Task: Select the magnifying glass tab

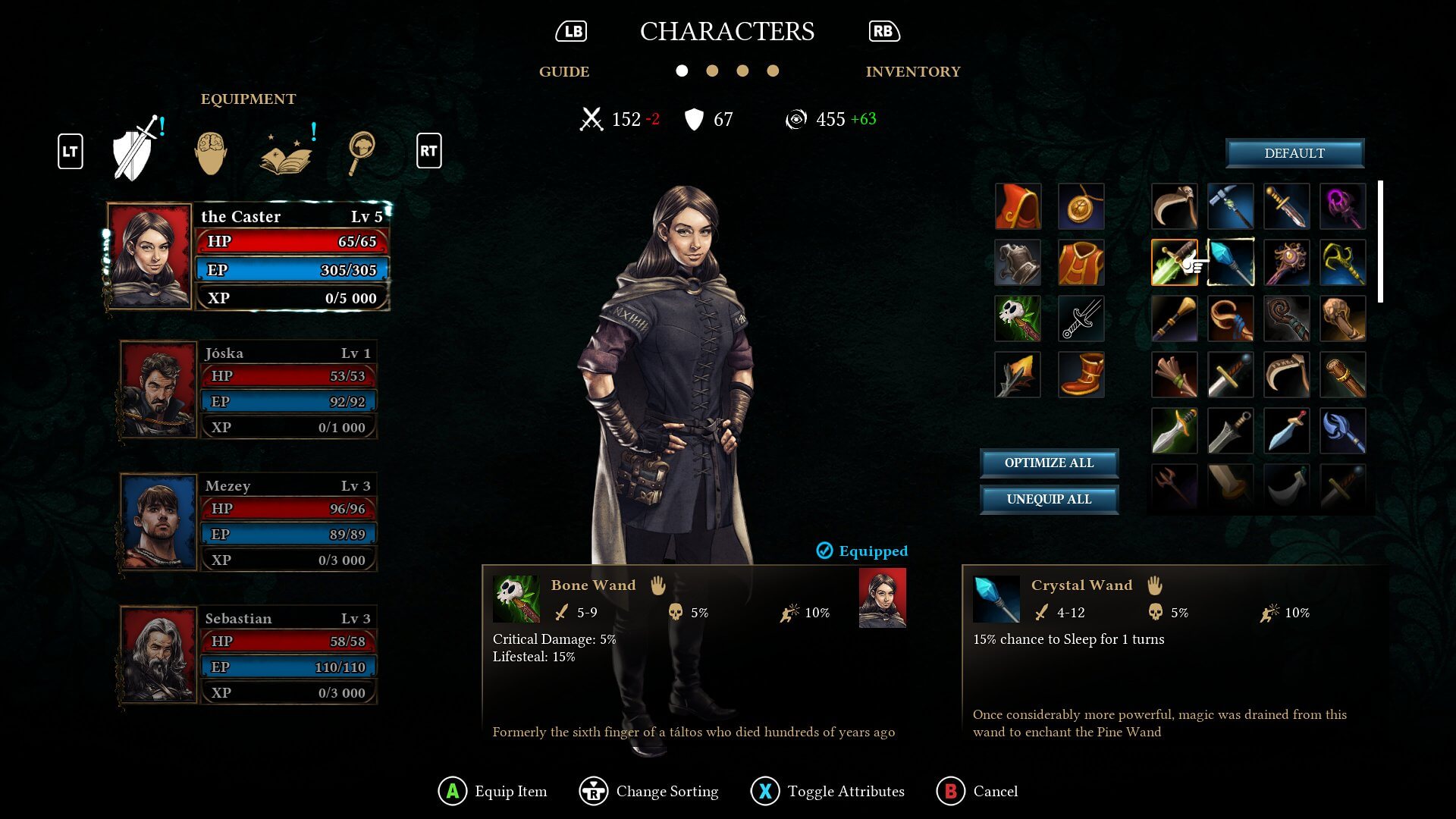Action: point(362,152)
